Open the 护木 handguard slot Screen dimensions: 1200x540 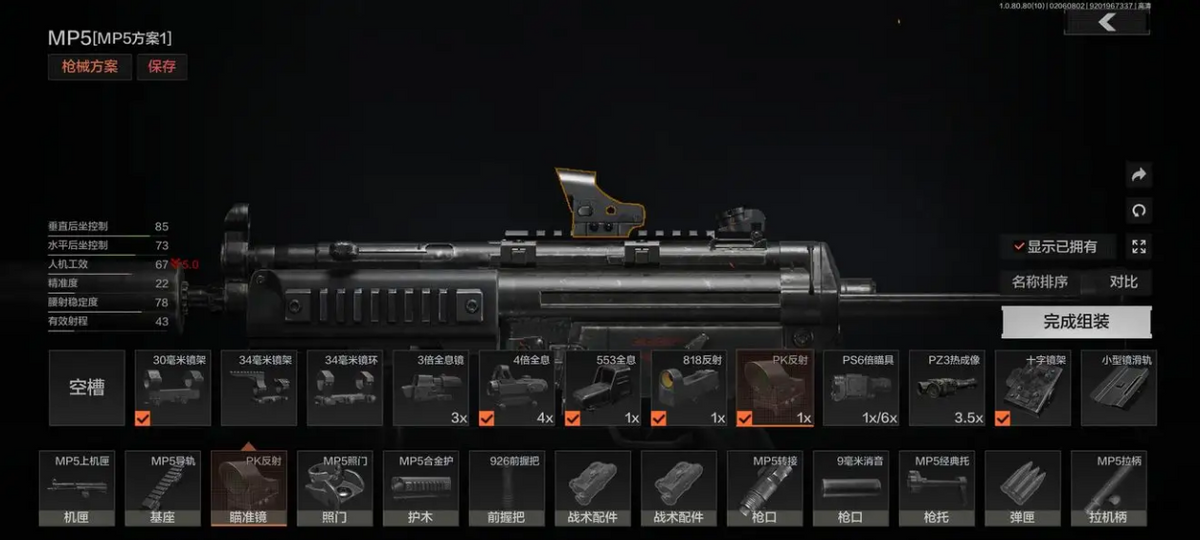[x=421, y=489]
